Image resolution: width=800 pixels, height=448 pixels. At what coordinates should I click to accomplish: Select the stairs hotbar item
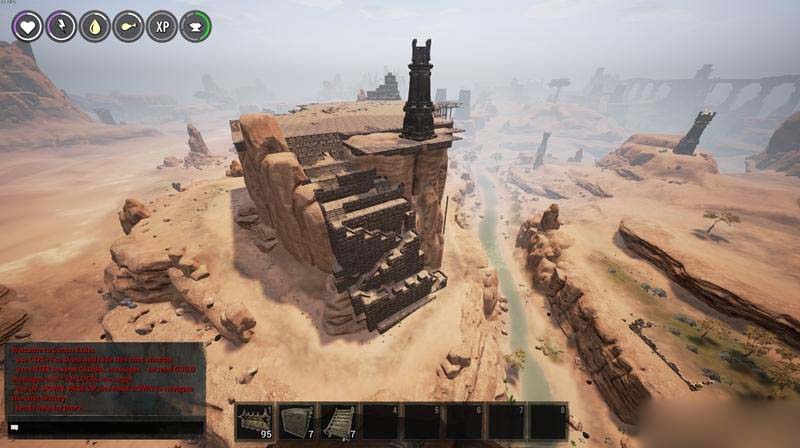click(339, 422)
